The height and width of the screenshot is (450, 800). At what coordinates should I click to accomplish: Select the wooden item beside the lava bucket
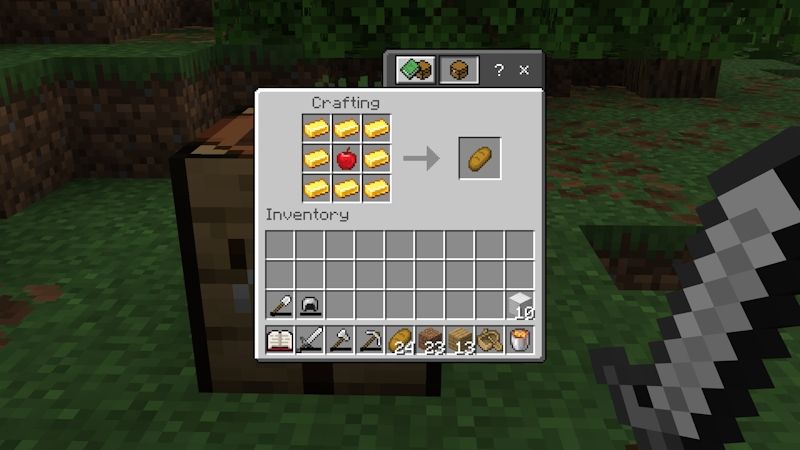pos(489,340)
